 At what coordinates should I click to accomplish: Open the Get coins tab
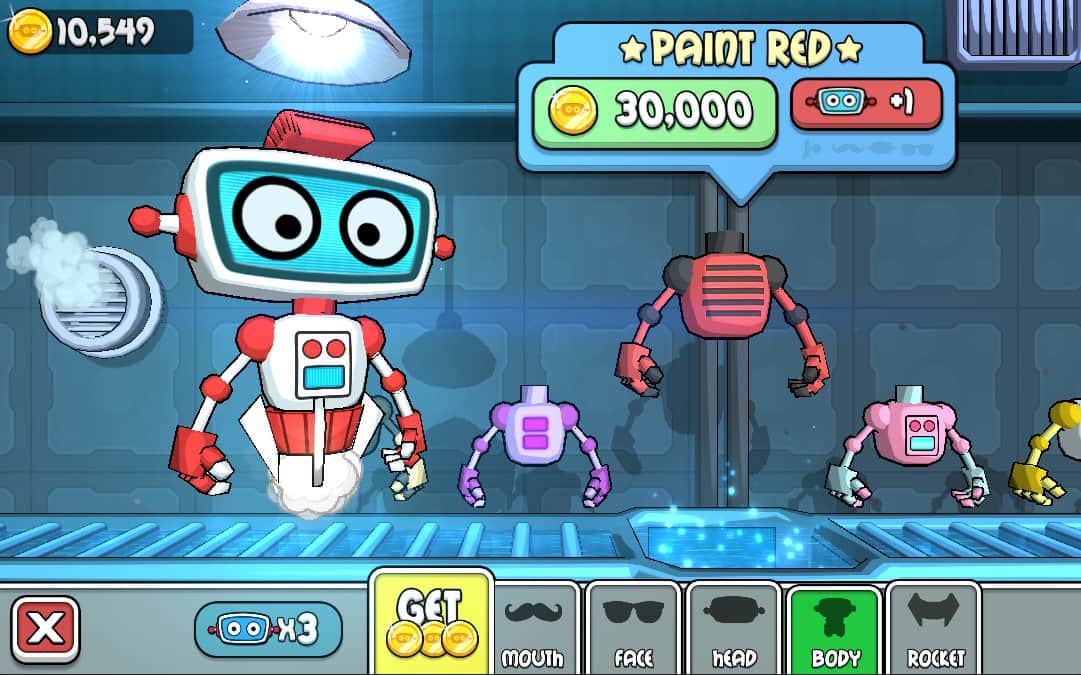coord(432,624)
